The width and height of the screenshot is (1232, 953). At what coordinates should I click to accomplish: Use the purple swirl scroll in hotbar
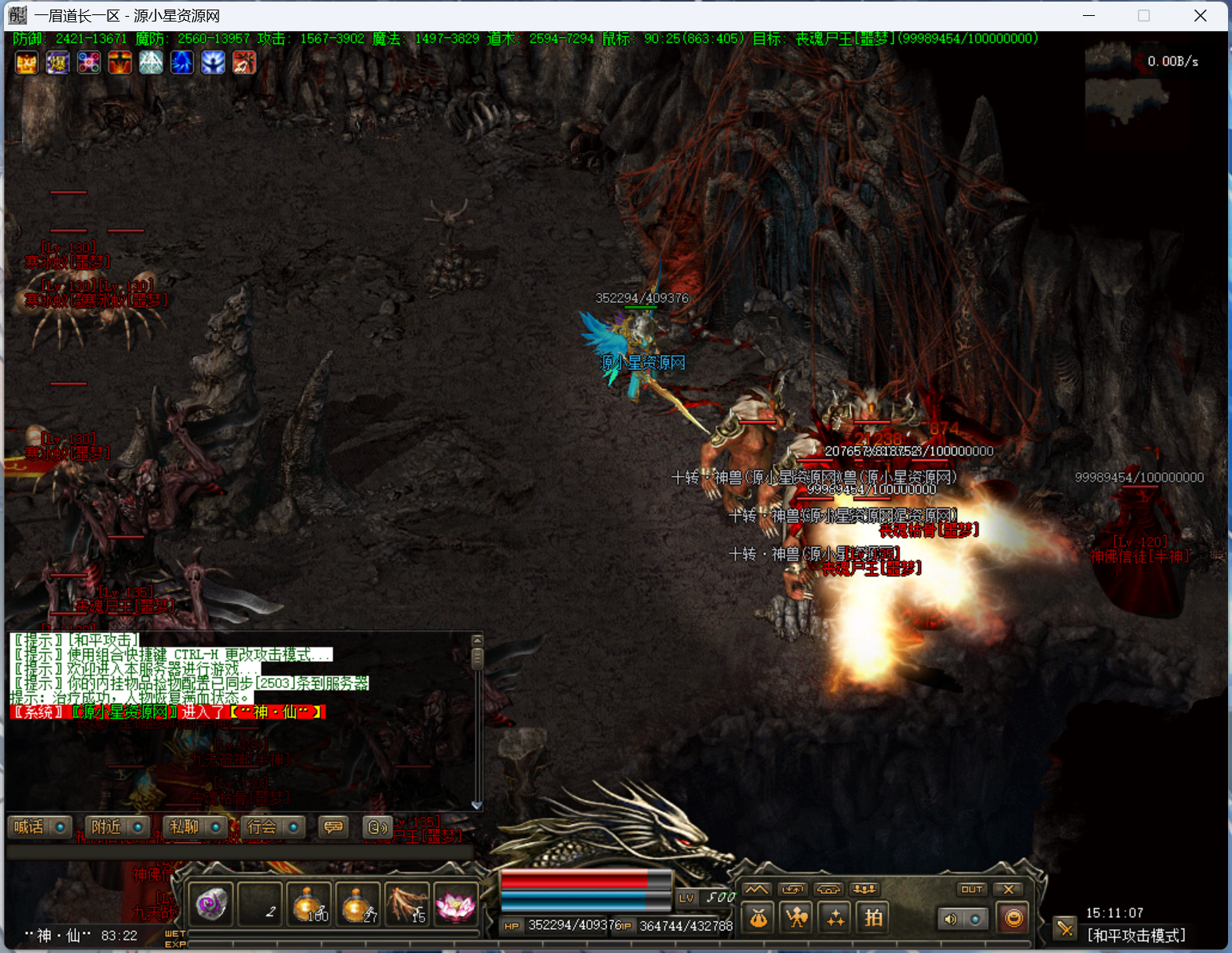(211, 904)
